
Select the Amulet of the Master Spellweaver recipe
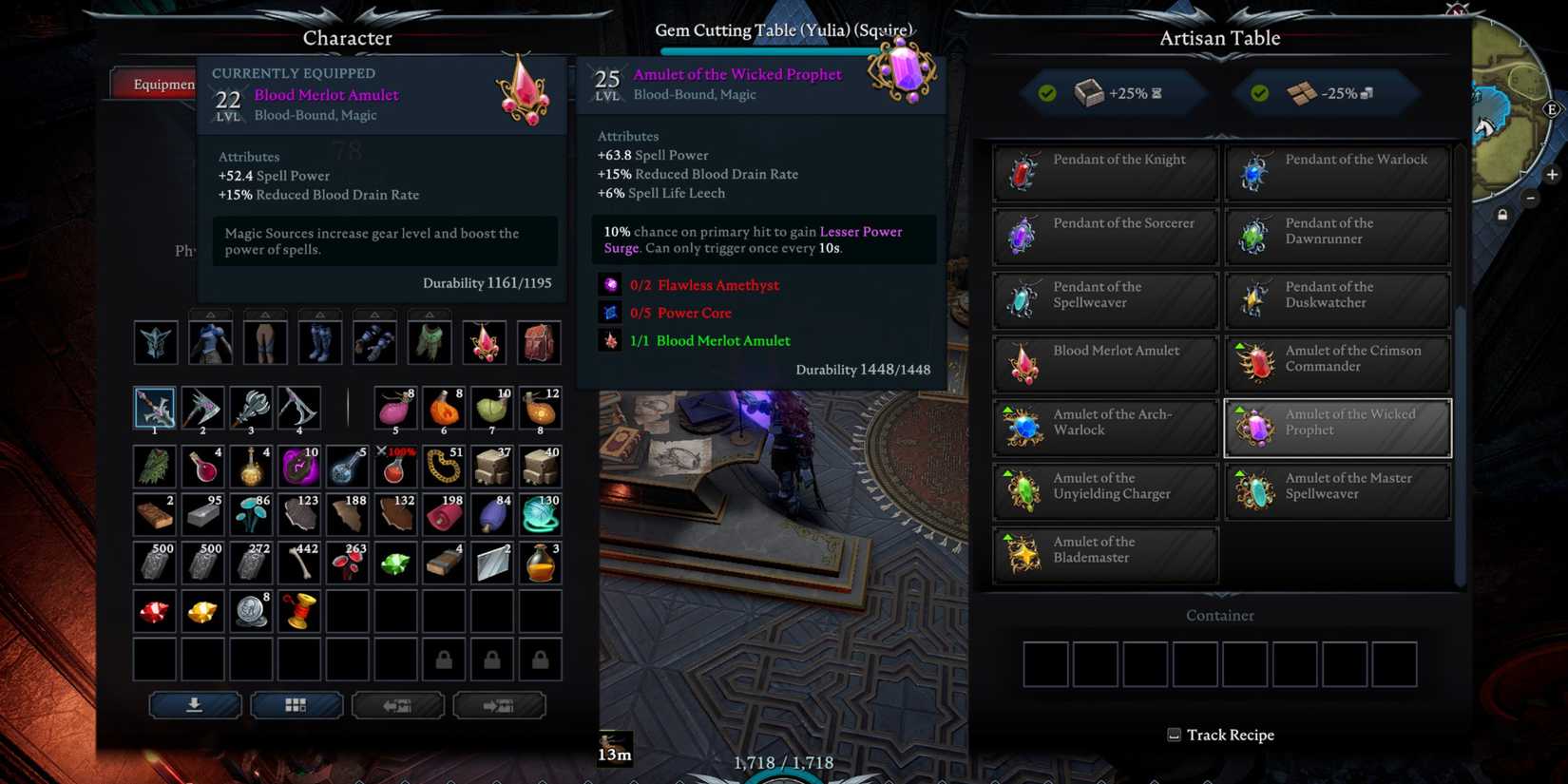(1337, 490)
